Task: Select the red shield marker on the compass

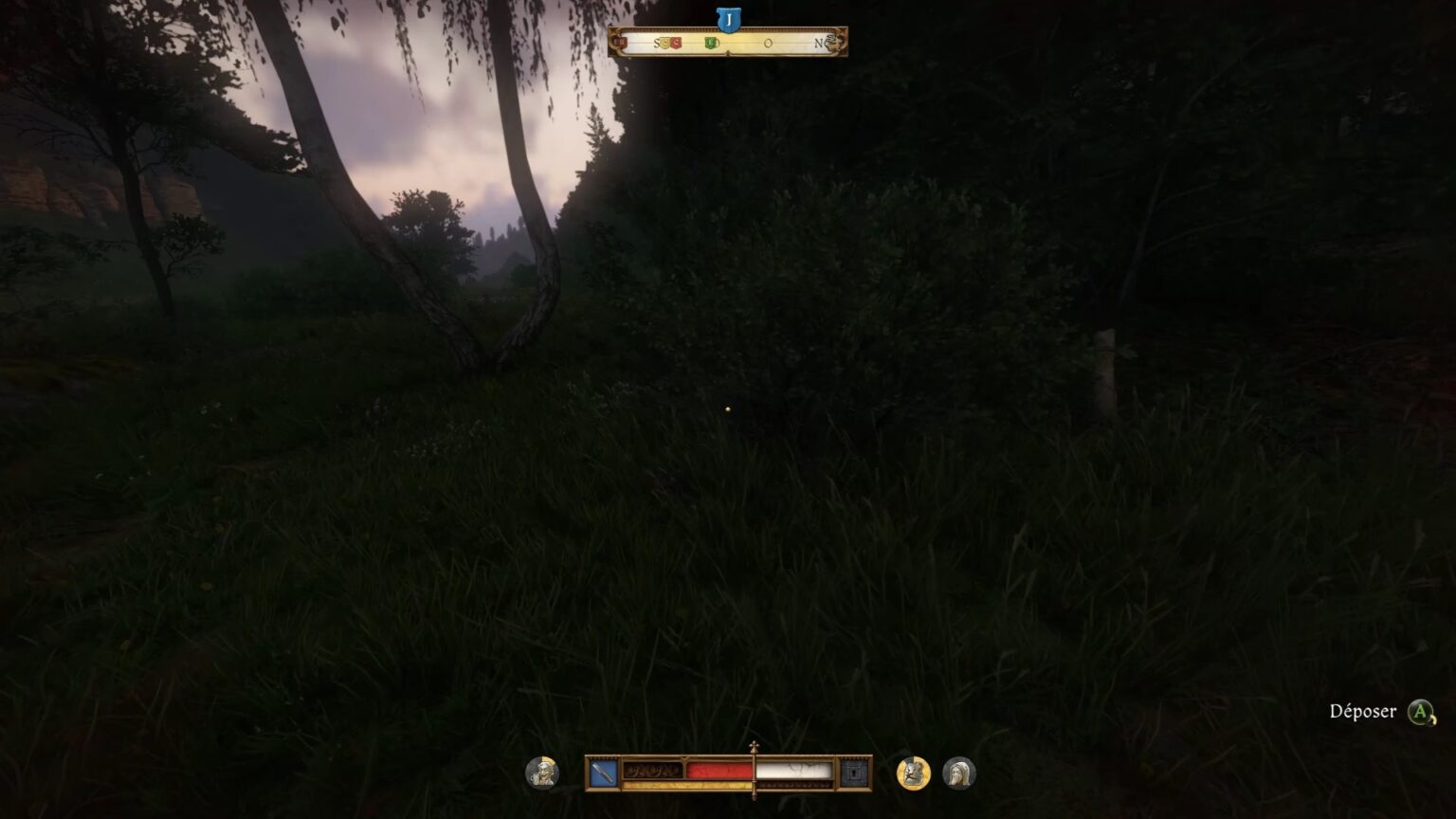Action: coord(676,43)
